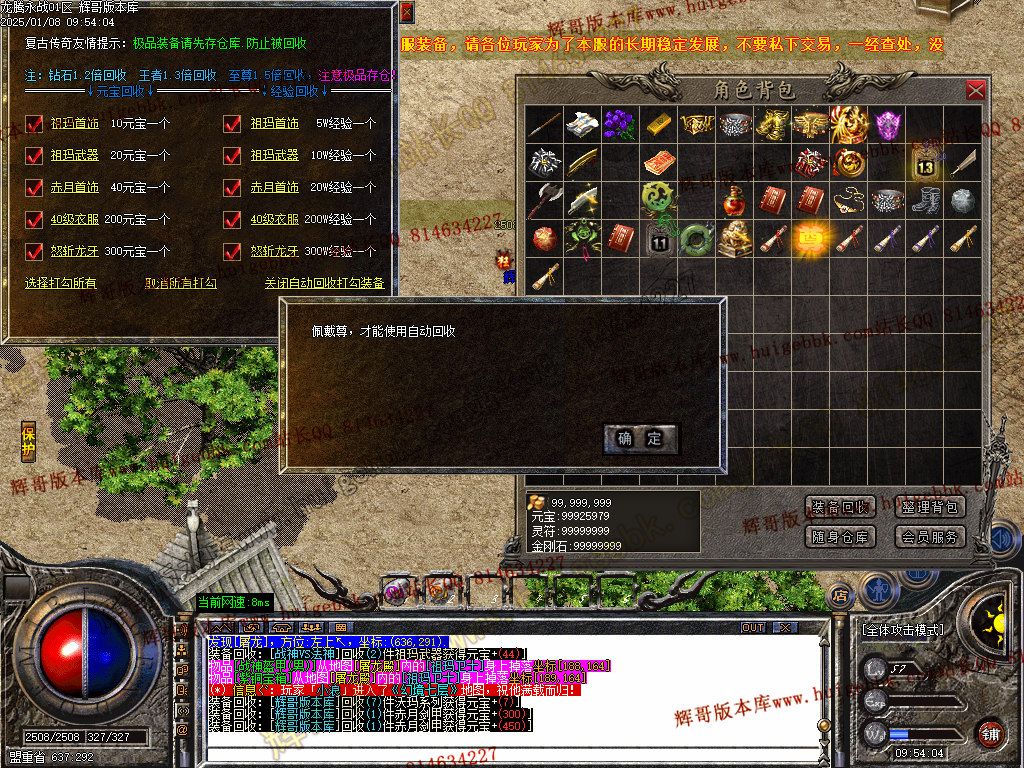Toggle 祖玛首饰 10元宝 recycle checkbox
1024x768 pixels.
coord(35,124)
